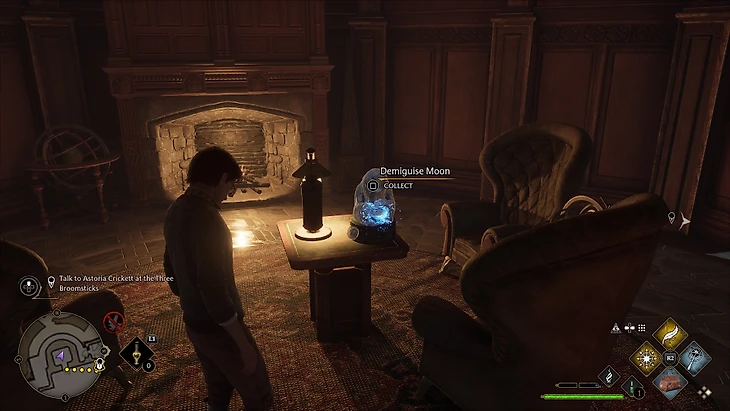Use the golden potion tool slot
The image size is (730, 411).
coord(135,352)
